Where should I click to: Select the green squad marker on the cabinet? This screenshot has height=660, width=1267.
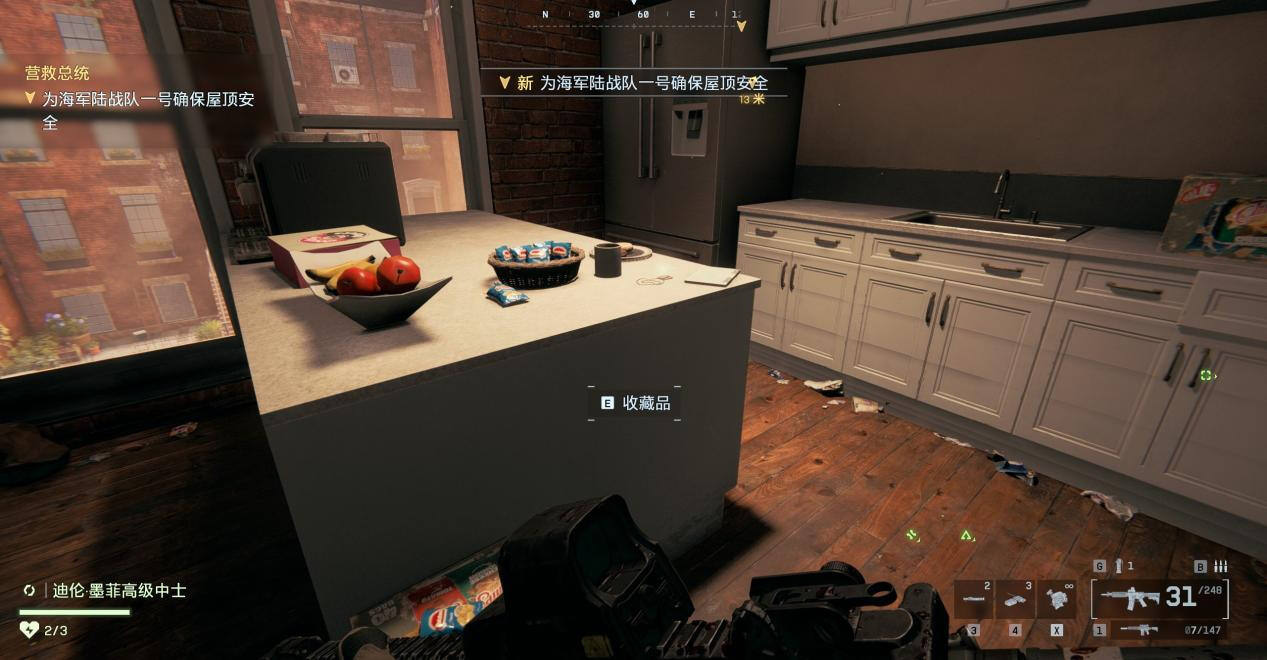point(1206,375)
